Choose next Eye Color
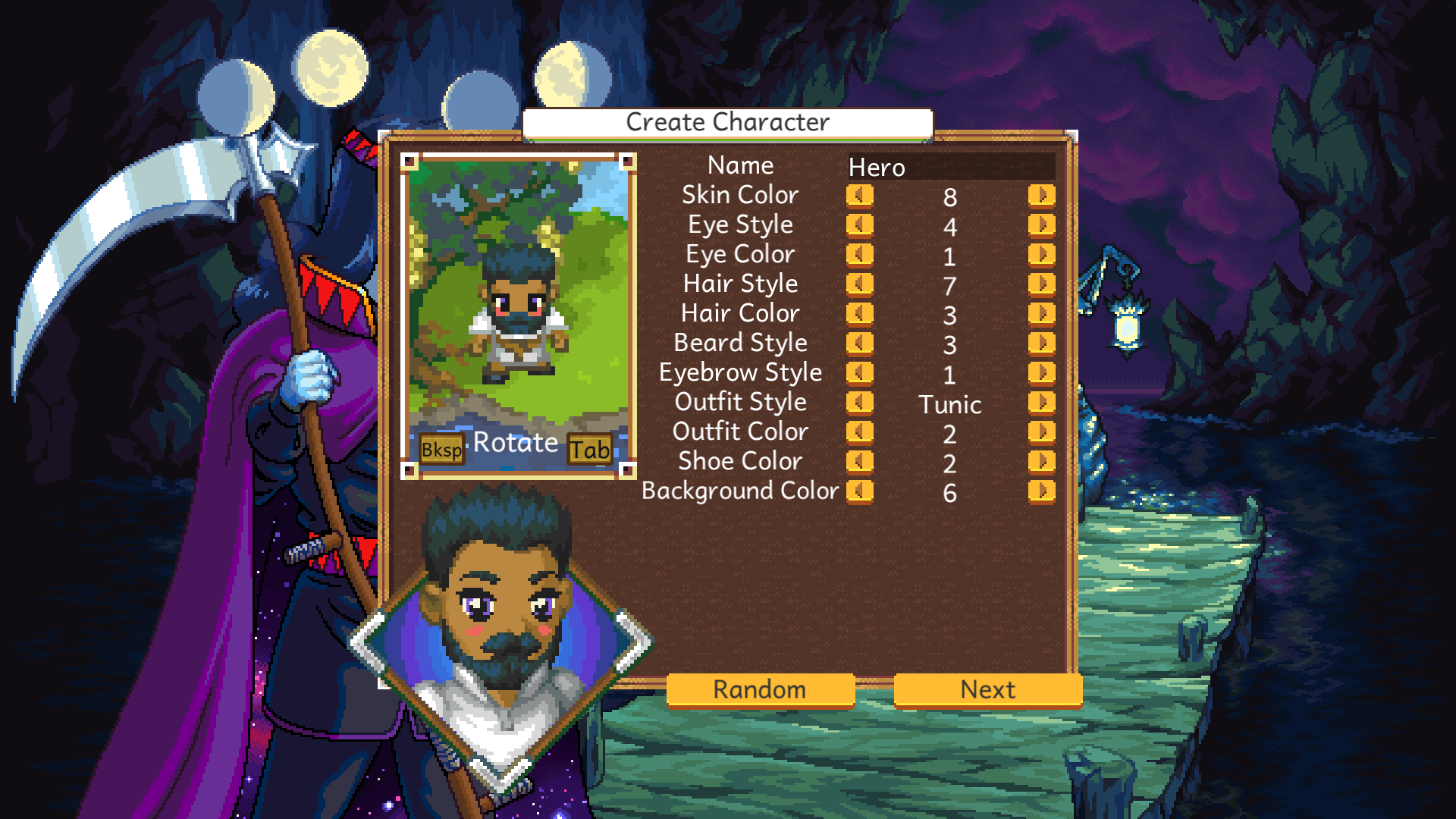 pos(1041,255)
